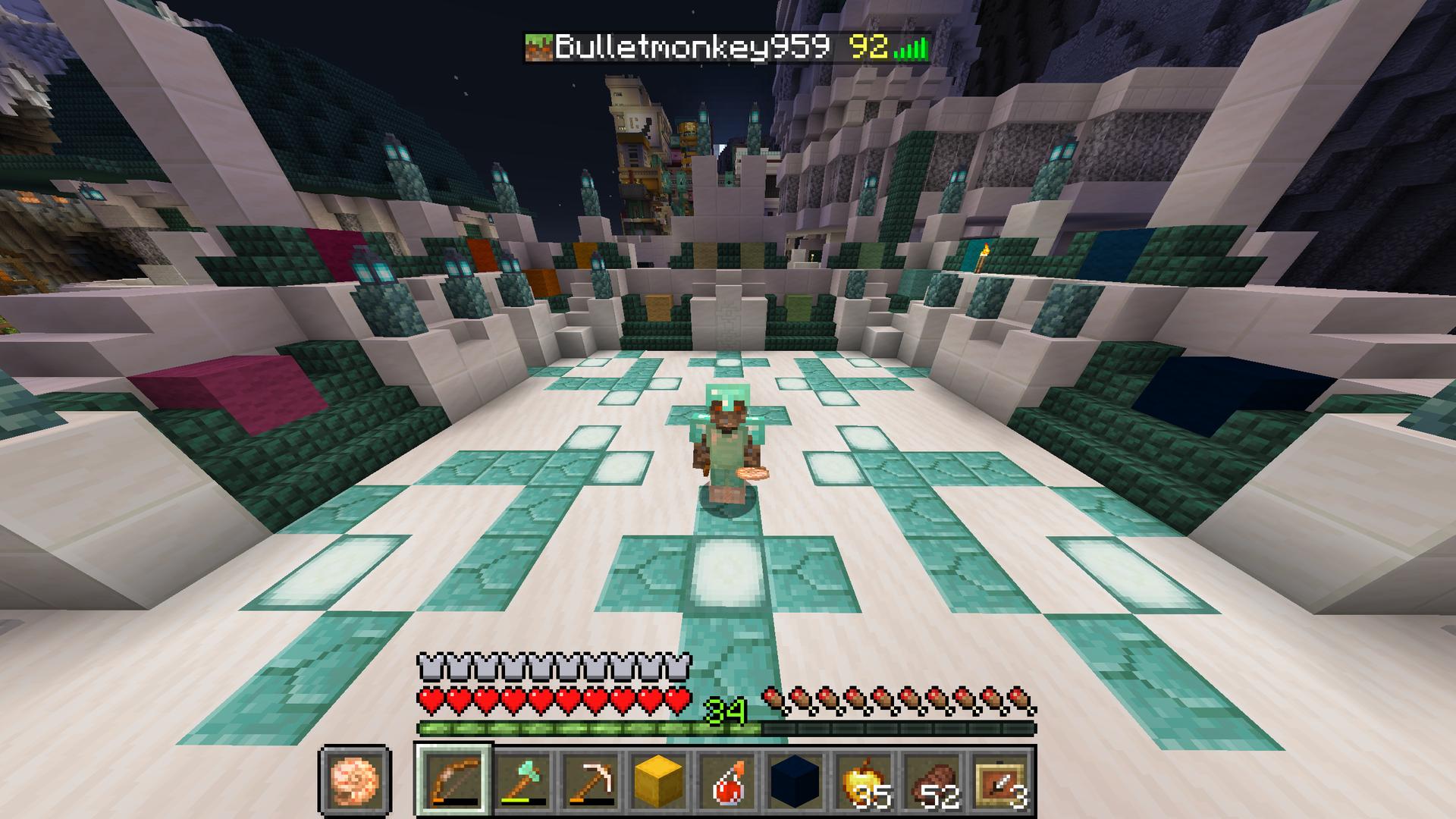The height and width of the screenshot is (819, 1456).
Task: Select the bow hotbar slot
Action: tap(454, 780)
